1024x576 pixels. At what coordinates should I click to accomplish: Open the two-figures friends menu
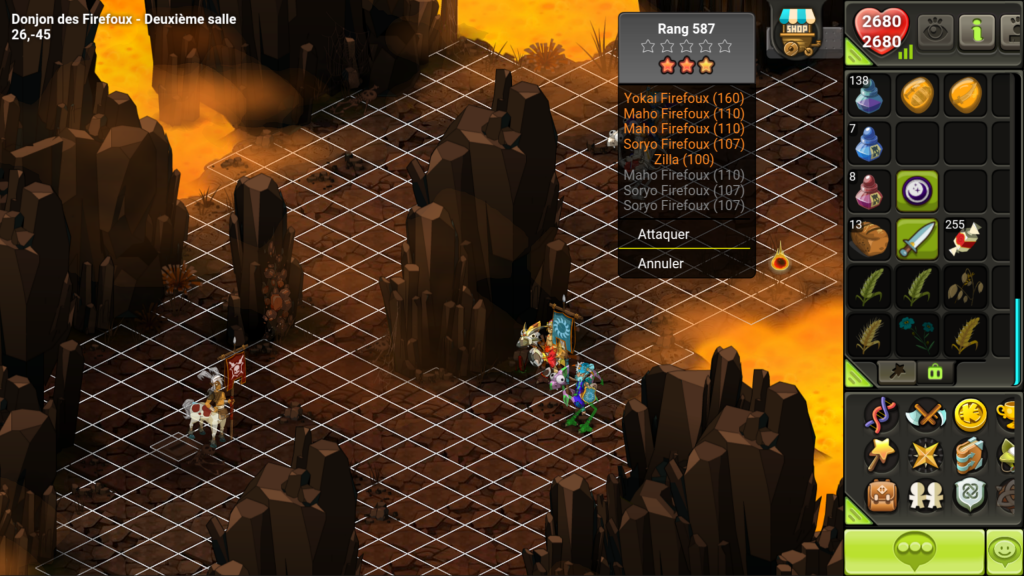point(924,496)
